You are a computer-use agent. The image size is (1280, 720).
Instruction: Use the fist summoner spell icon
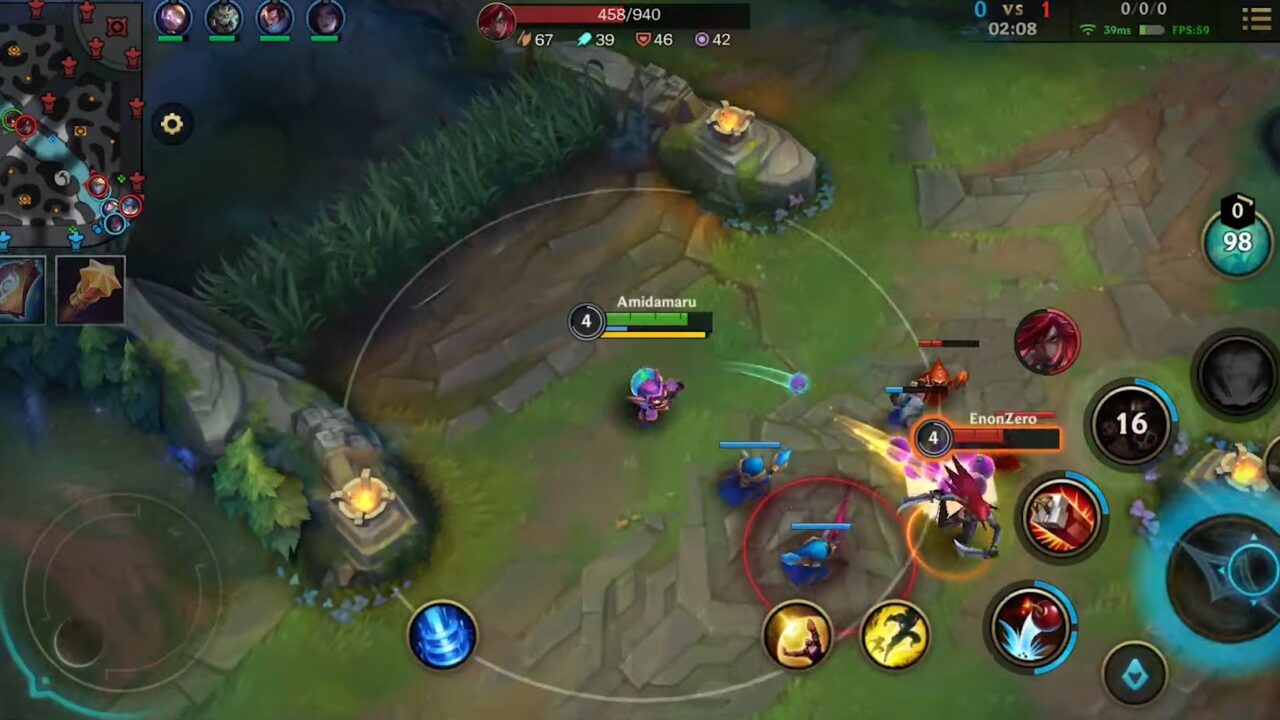point(800,636)
